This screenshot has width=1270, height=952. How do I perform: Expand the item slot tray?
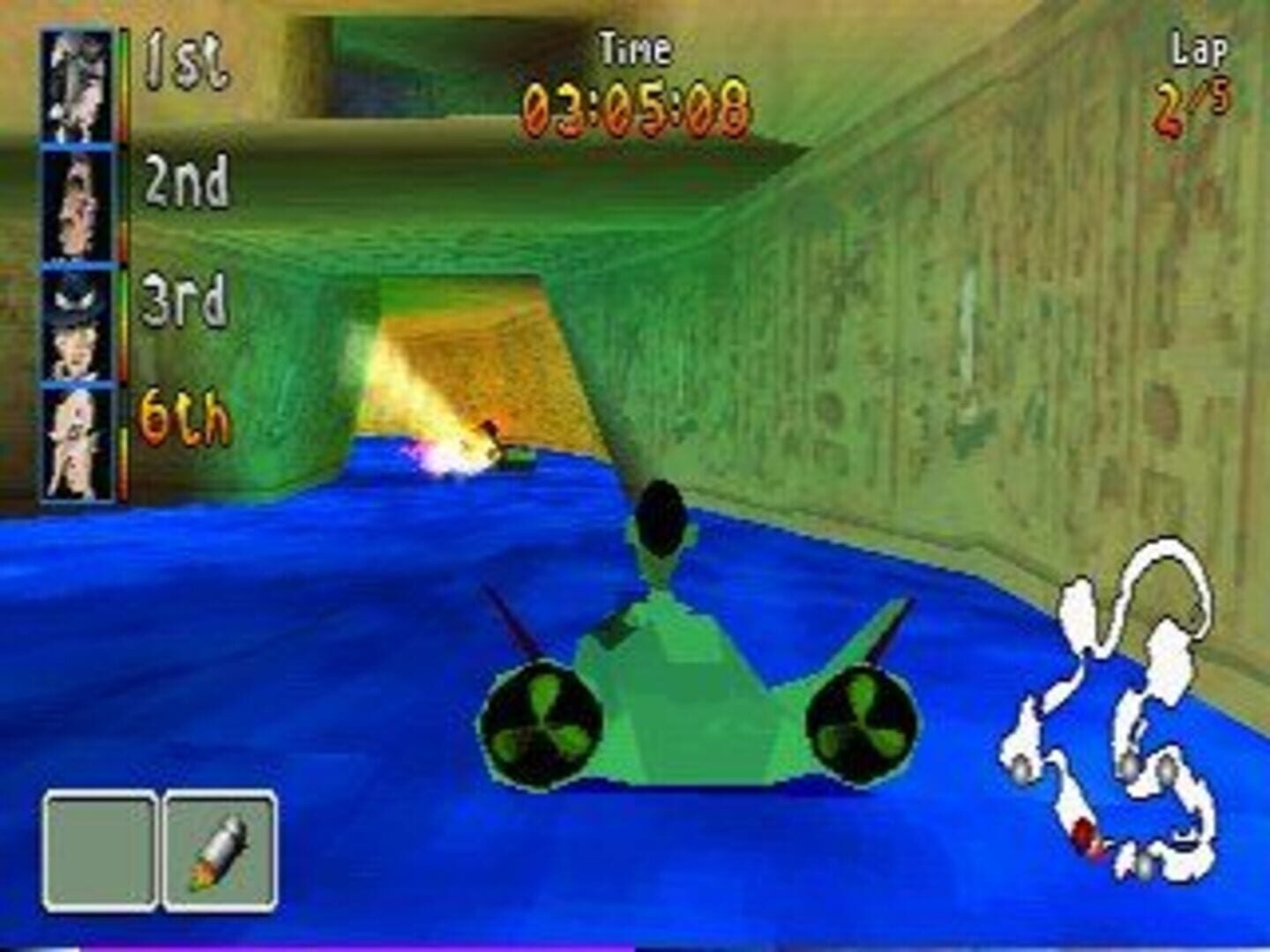(x=159, y=851)
